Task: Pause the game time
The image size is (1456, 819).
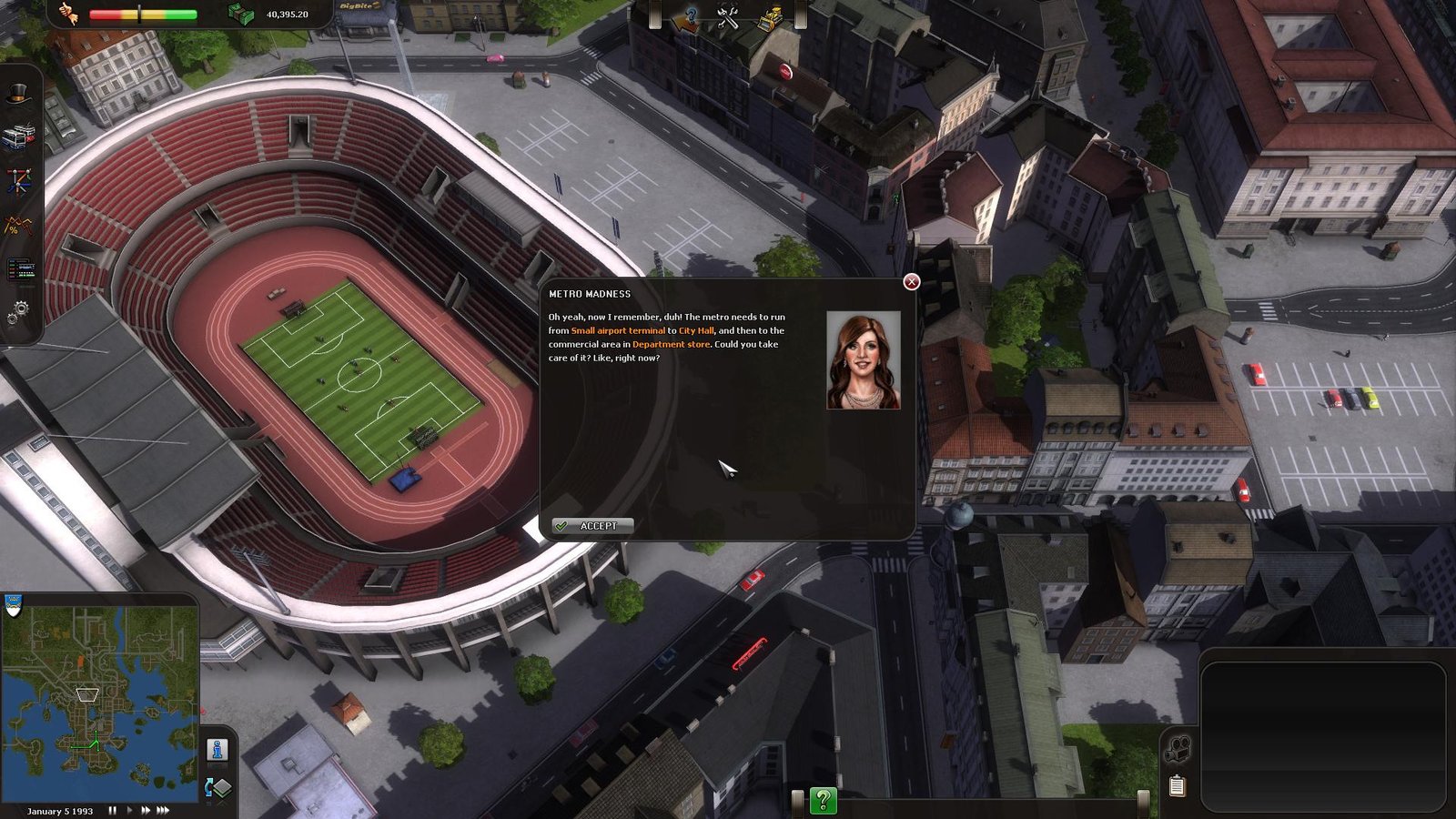Action: 113,810
